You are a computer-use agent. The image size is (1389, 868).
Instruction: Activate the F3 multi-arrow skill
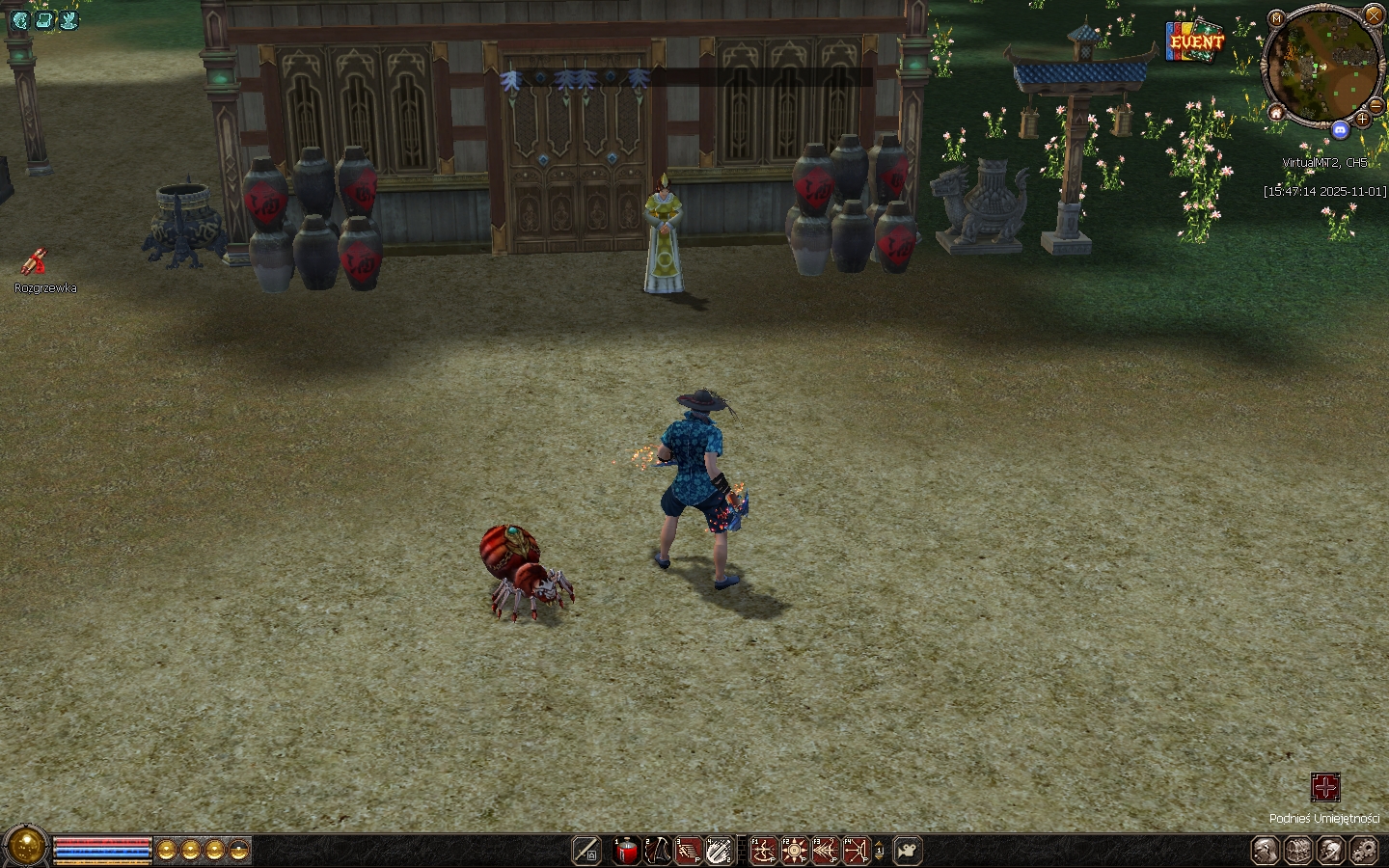pyautogui.click(x=825, y=851)
